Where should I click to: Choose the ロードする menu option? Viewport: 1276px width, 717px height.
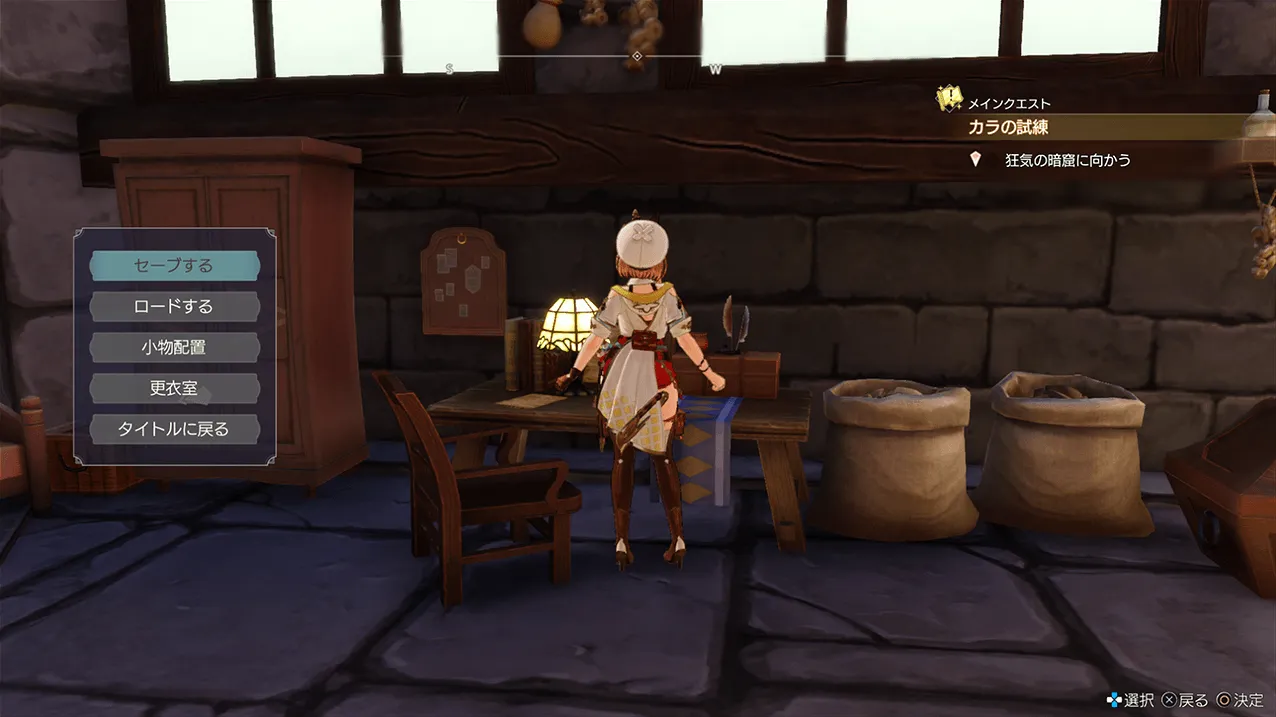click(x=174, y=307)
